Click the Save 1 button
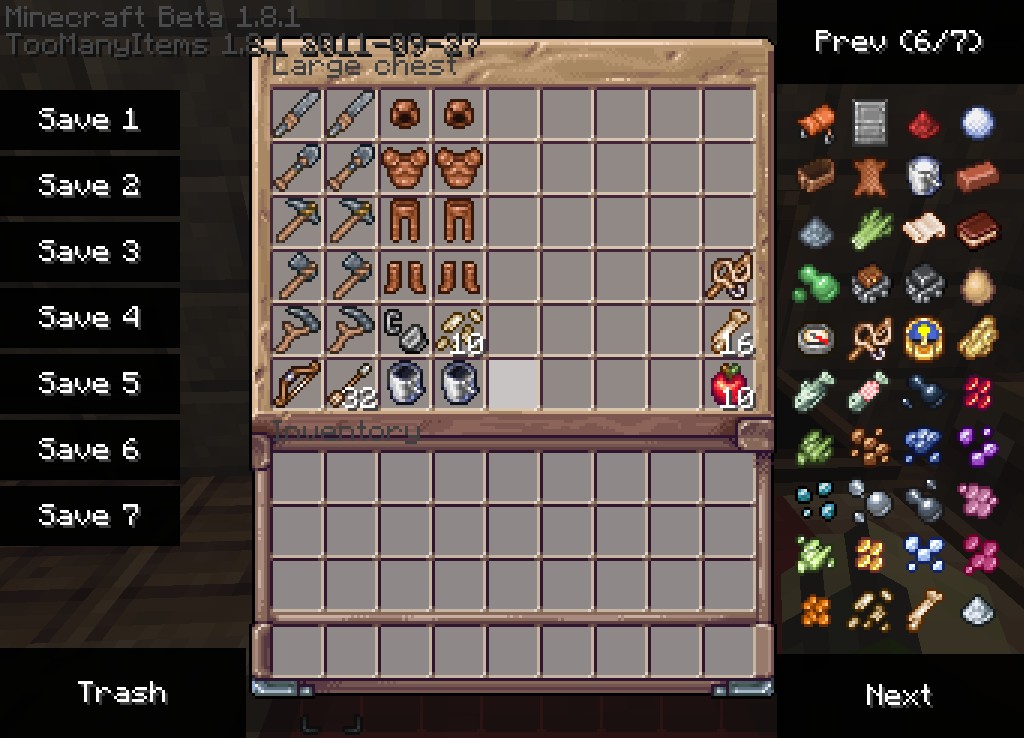1024x738 pixels. coord(89,120)
